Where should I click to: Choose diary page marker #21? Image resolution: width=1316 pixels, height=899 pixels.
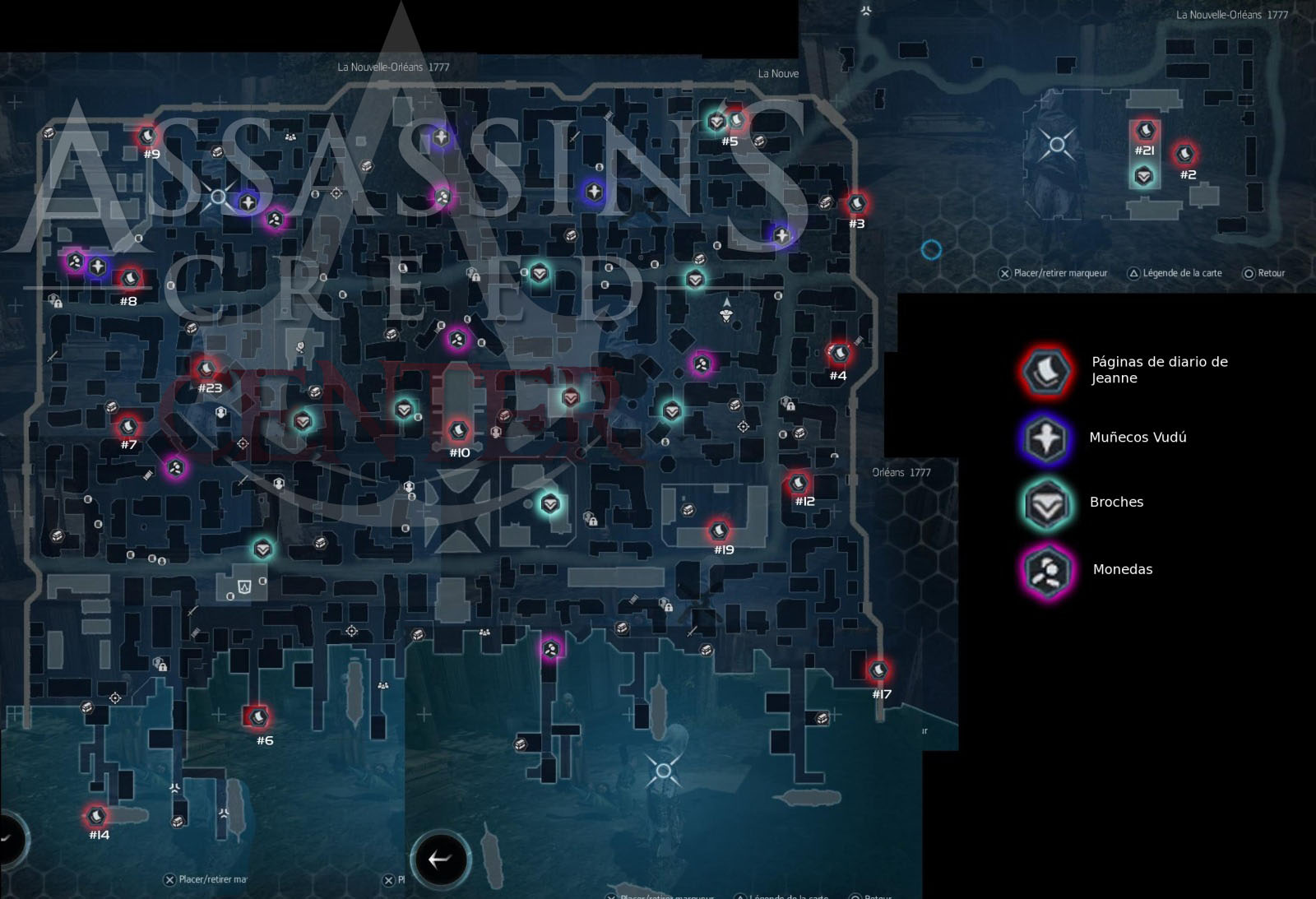click(1145, 131)
